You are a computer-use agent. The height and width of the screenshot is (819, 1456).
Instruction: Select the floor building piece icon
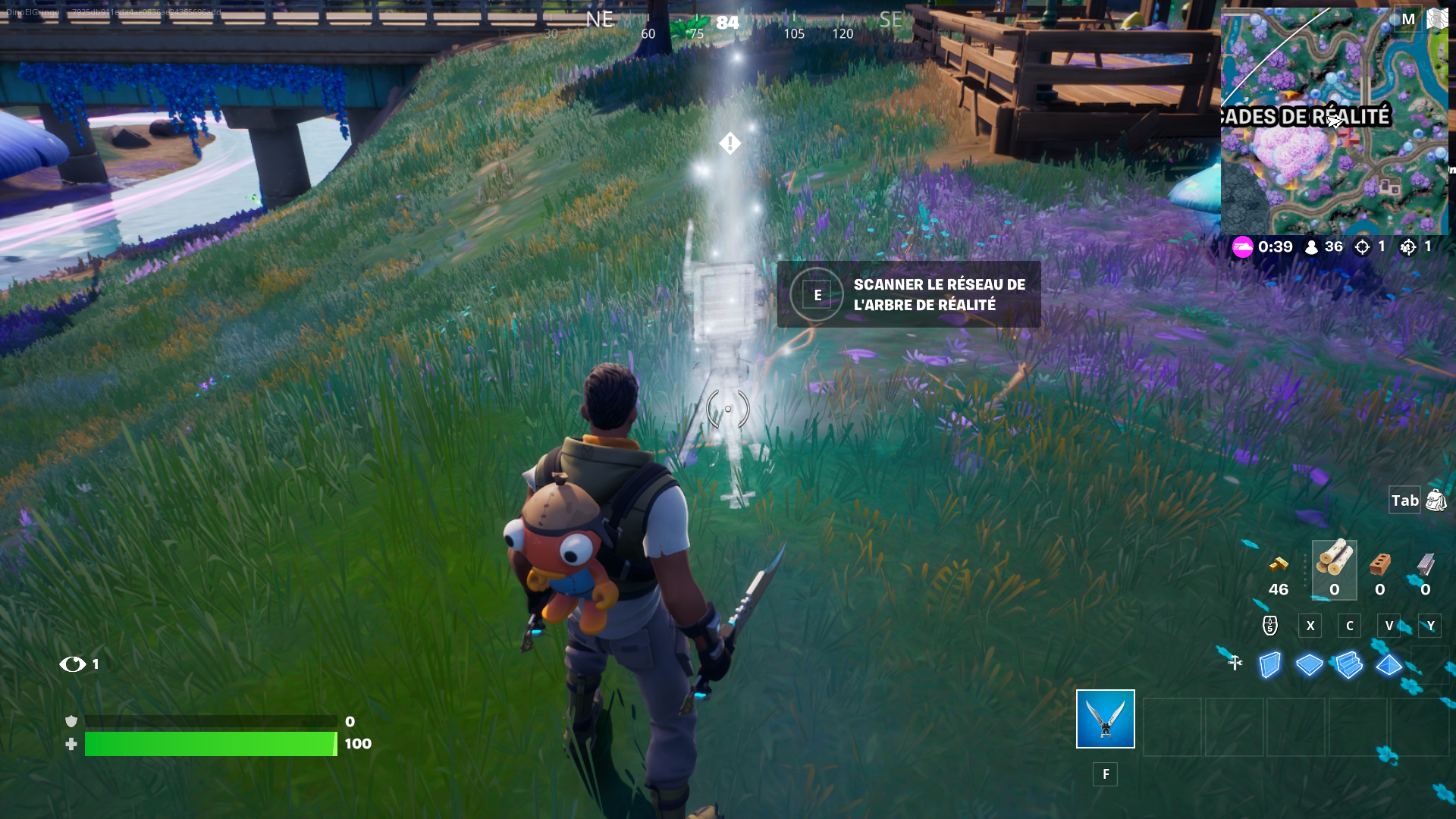[1310, 664]
